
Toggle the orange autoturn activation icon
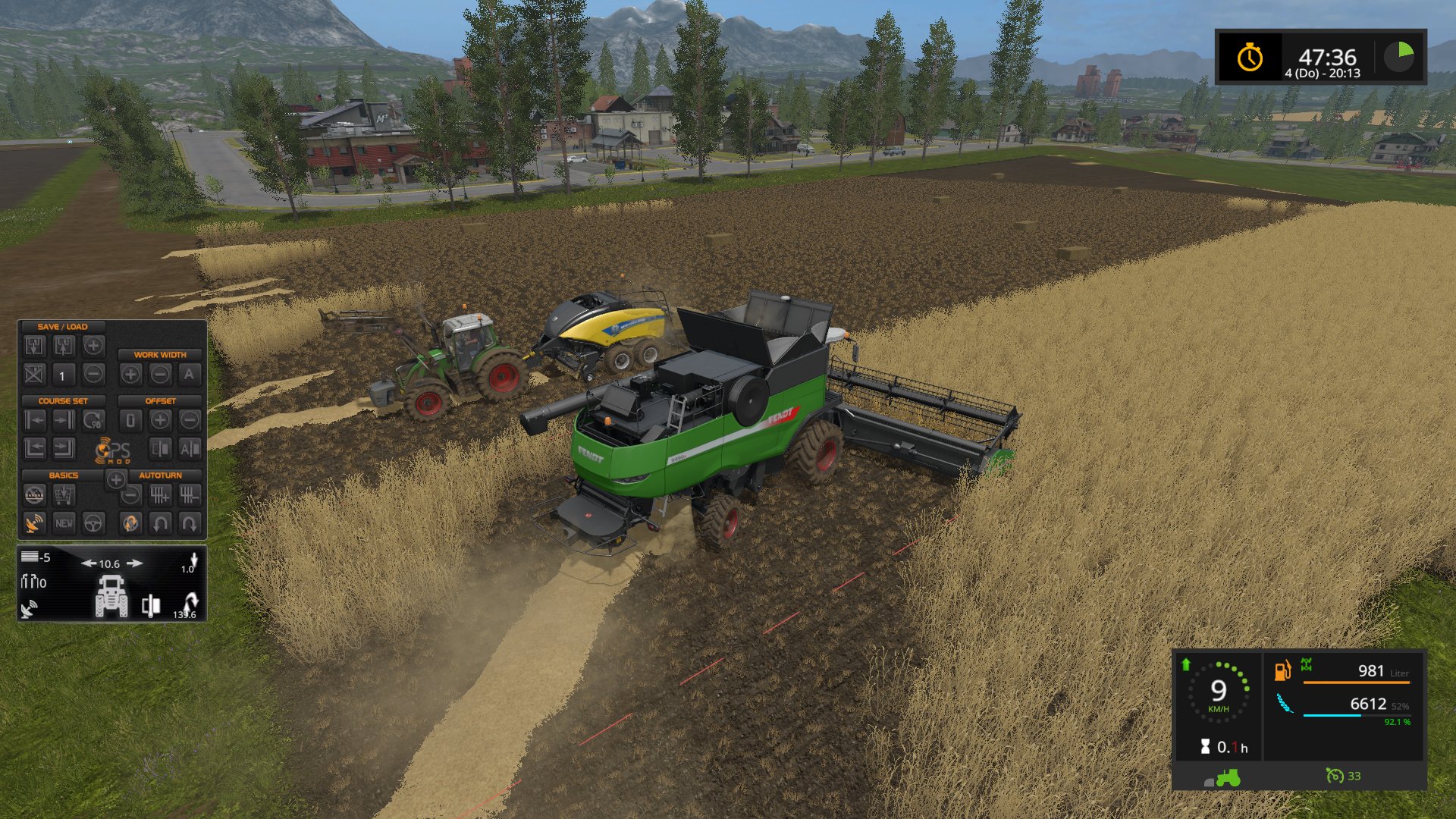pyautogui.click(x=130, y=523)
